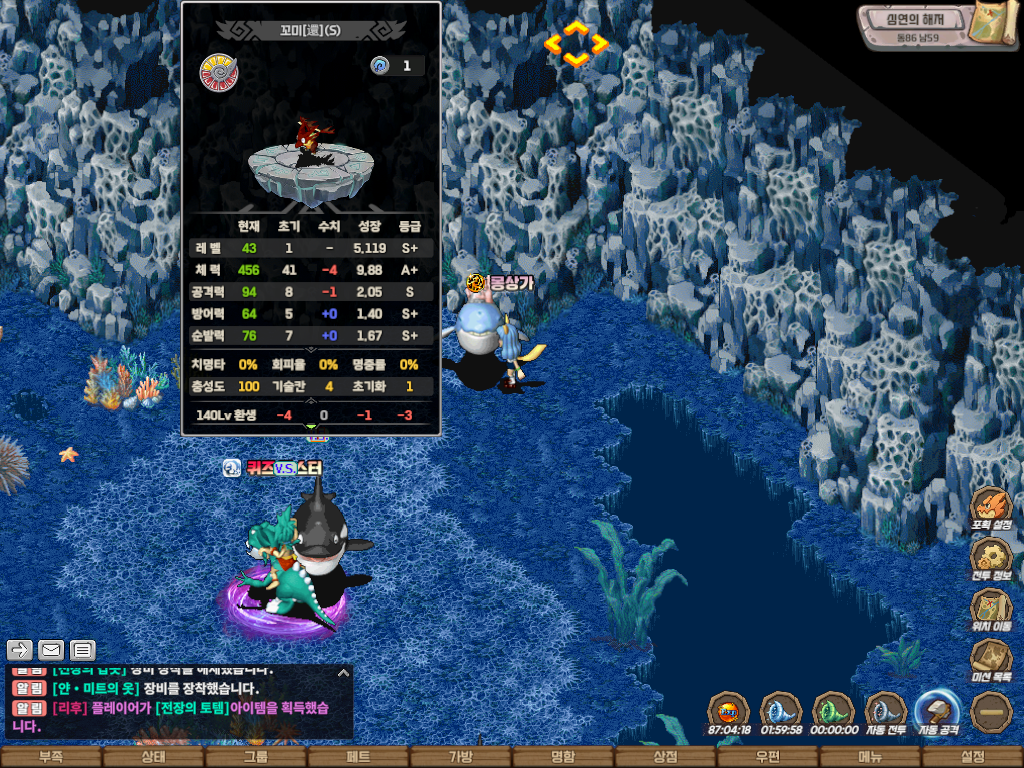
Task: Collapse side icons with the minus button
Action: (992, 711)
